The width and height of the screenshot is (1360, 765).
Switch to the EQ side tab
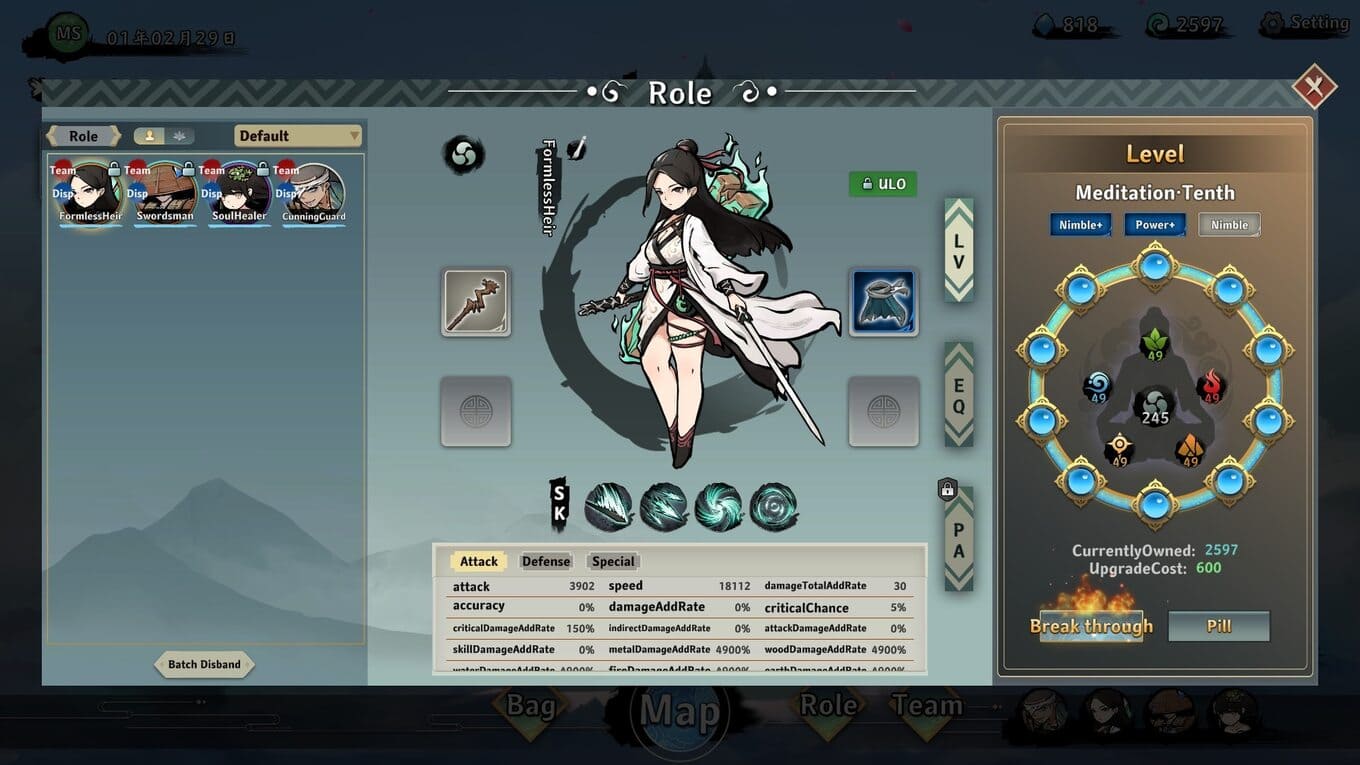(x=958, y=395)
